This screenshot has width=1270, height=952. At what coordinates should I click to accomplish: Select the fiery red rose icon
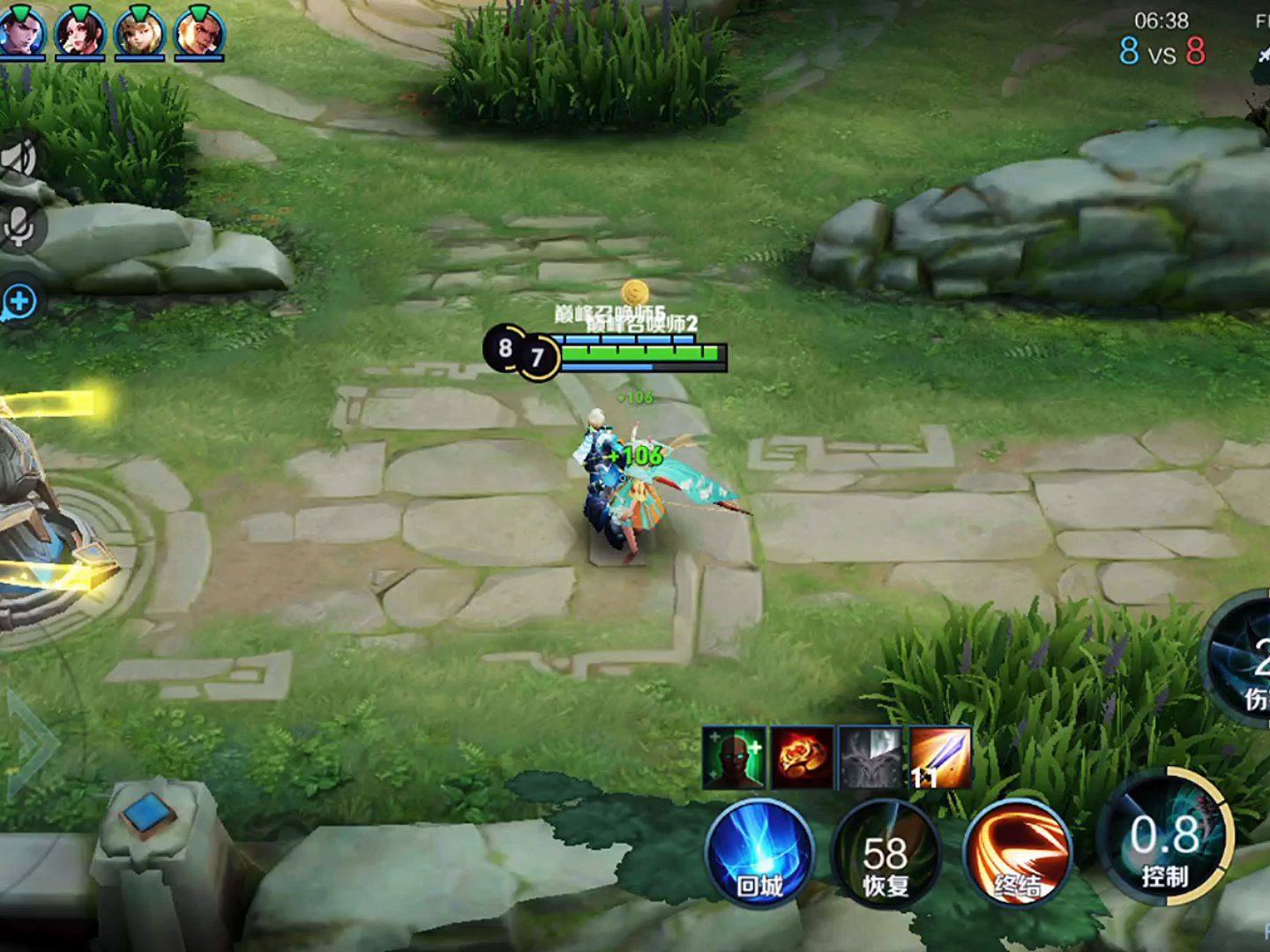click(x=802, y=757)
